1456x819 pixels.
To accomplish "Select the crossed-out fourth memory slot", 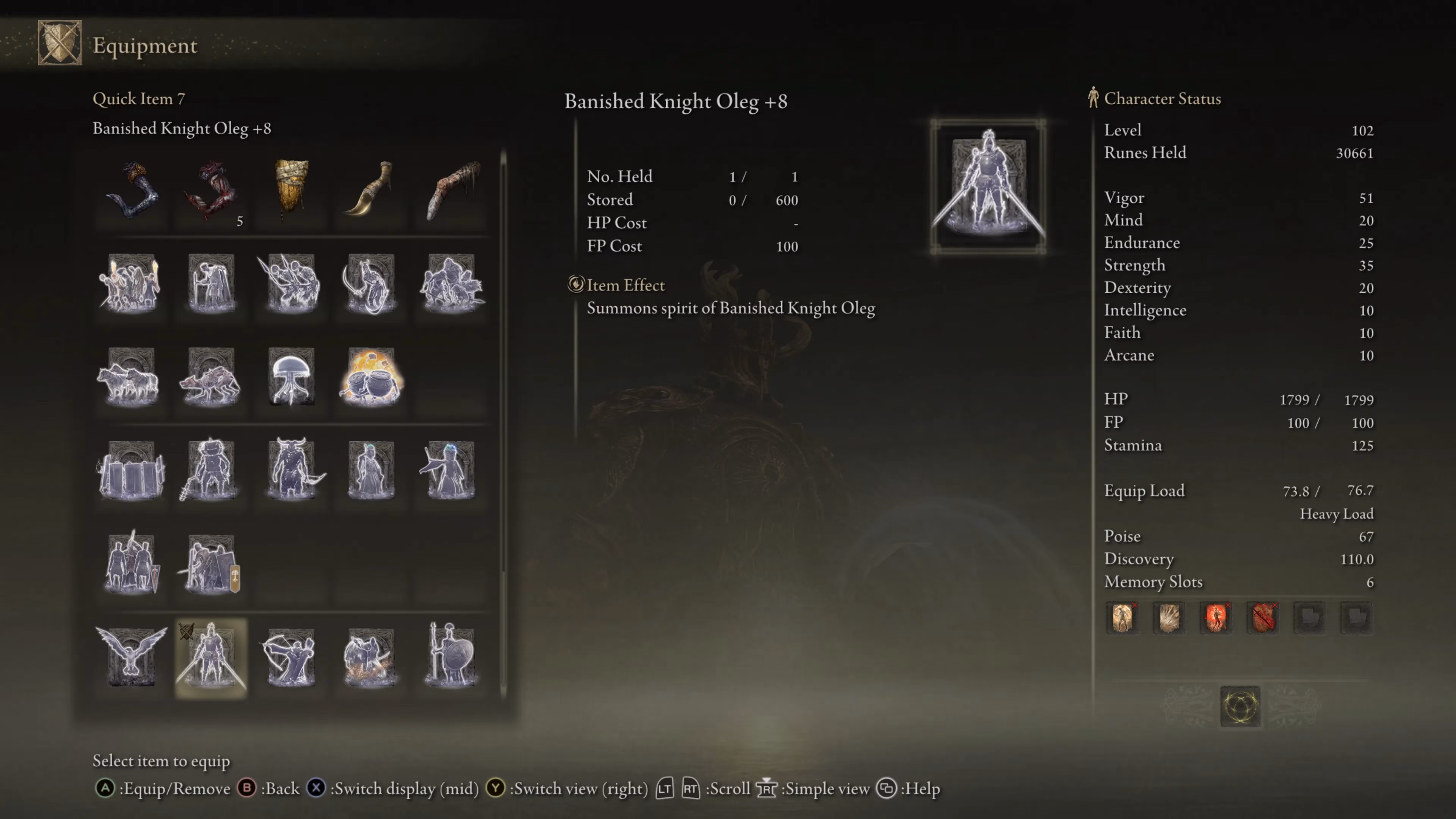I will tap(1263, 618).
